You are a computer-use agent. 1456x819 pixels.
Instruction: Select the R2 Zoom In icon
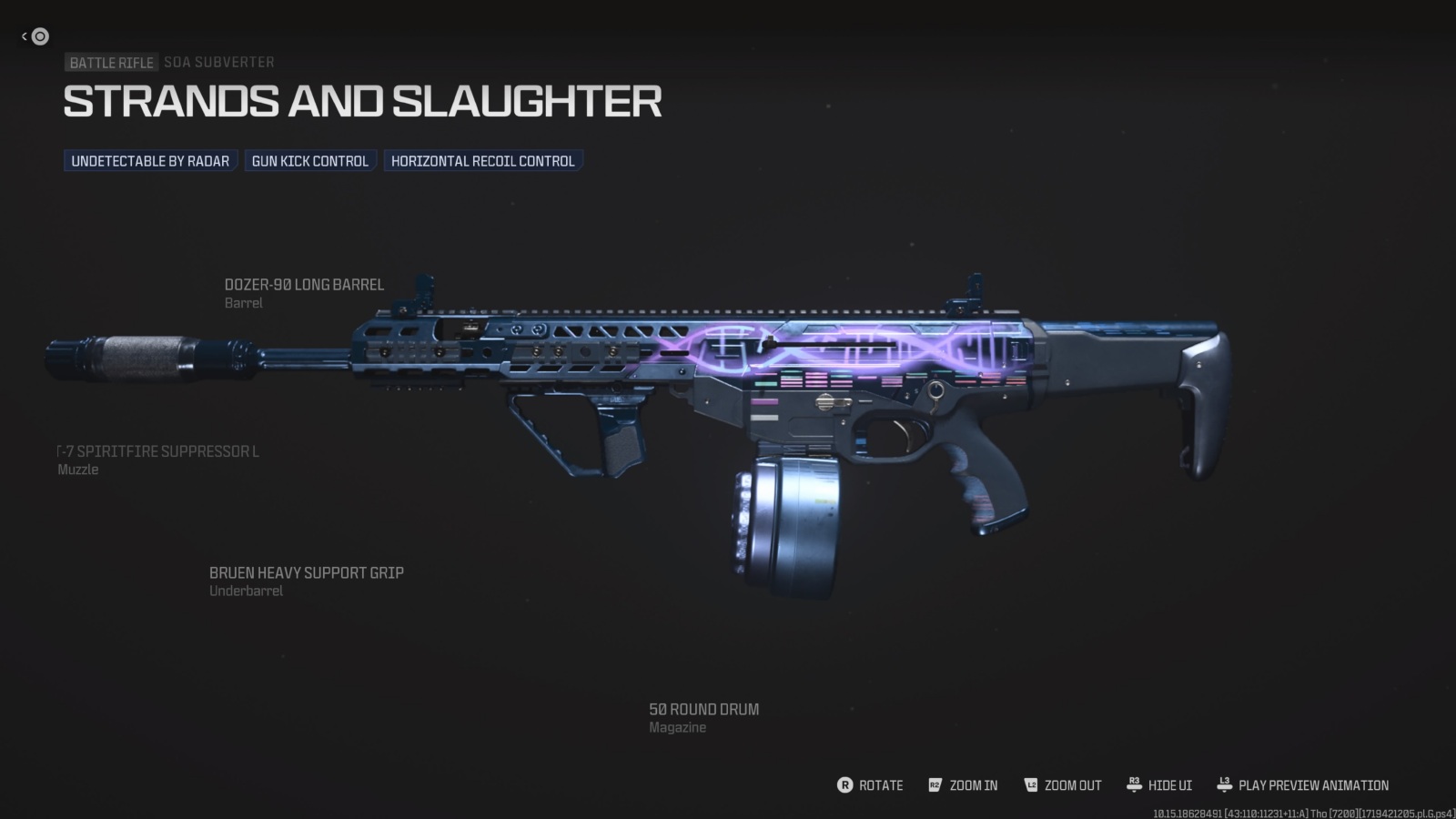(x=934, y=785)
